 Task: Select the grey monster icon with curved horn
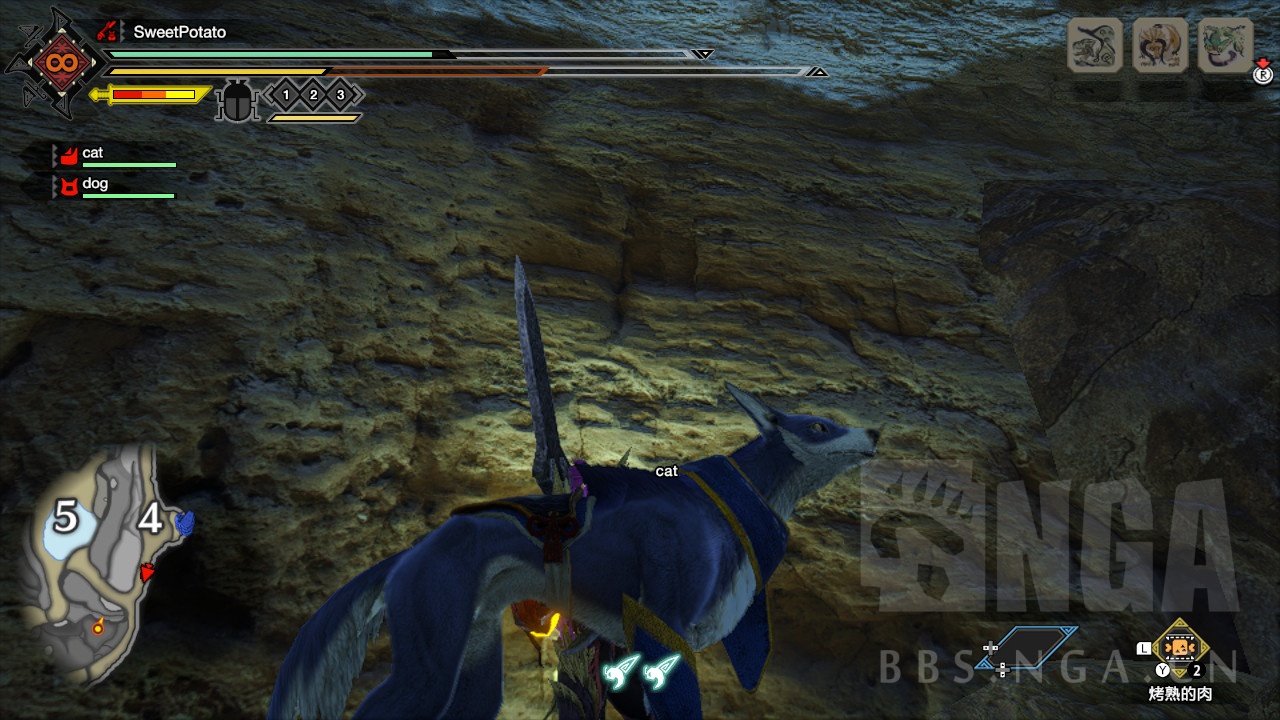point(1094,46)
